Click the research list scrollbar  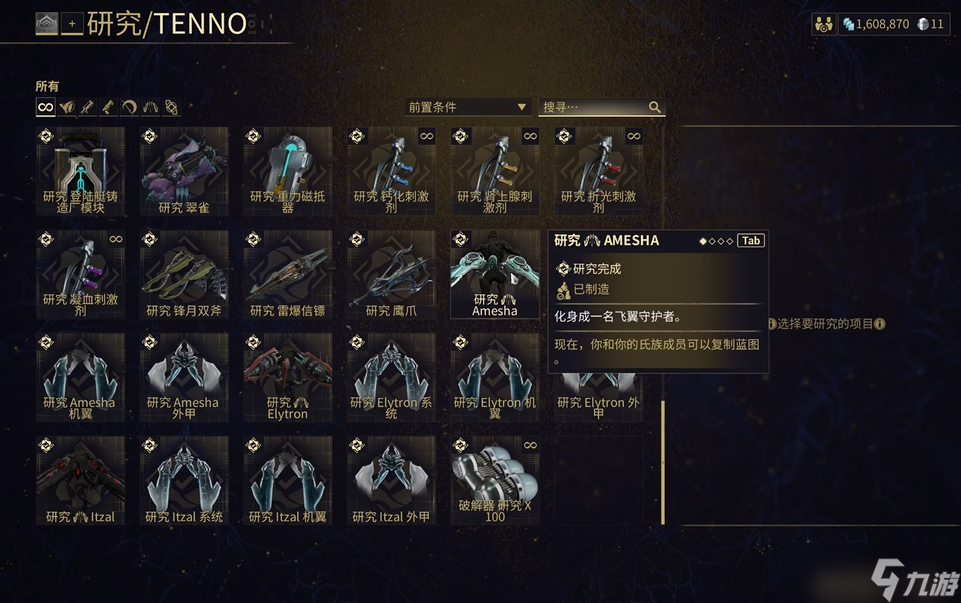(661, 460)
